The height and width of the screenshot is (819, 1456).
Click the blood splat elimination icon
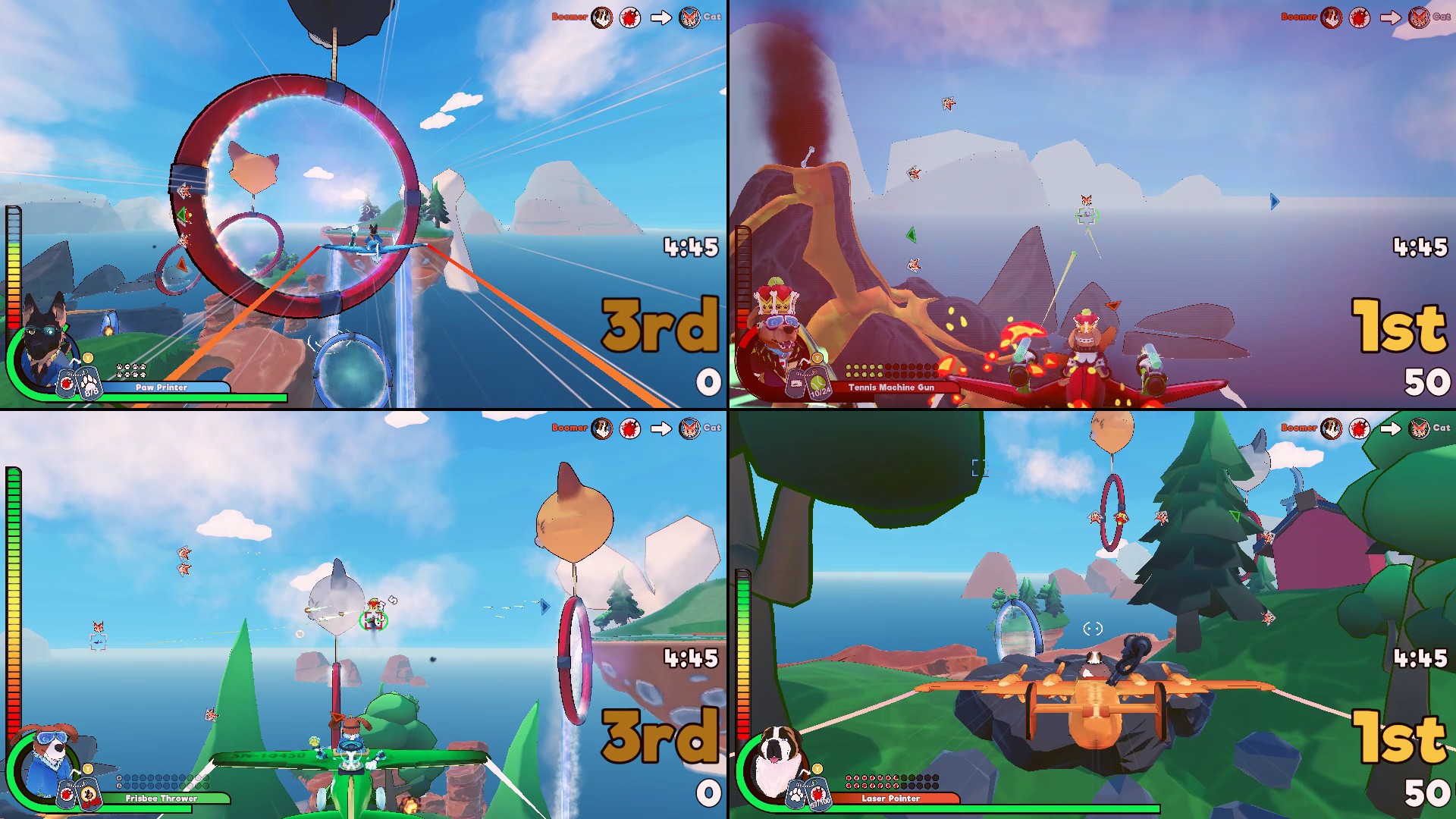point(630,15)
